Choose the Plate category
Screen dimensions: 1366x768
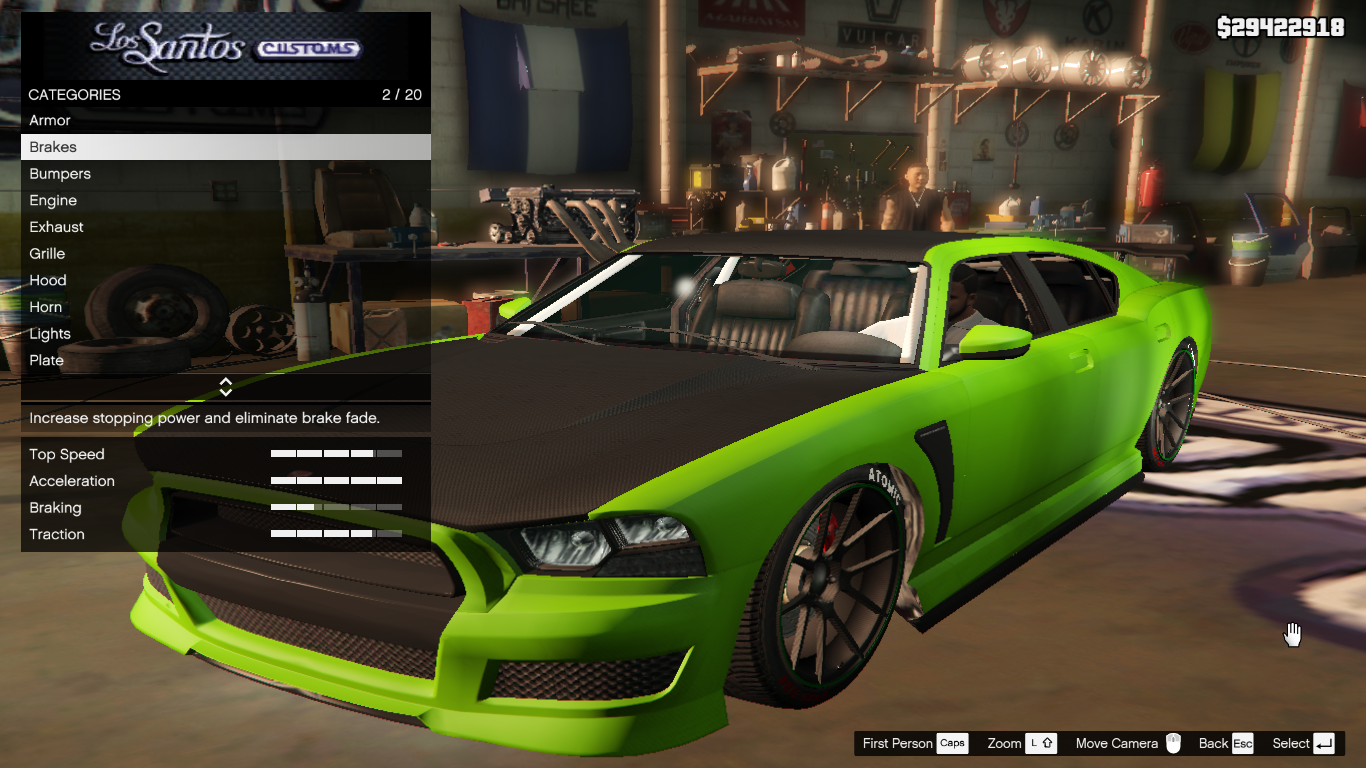point(47,360)
